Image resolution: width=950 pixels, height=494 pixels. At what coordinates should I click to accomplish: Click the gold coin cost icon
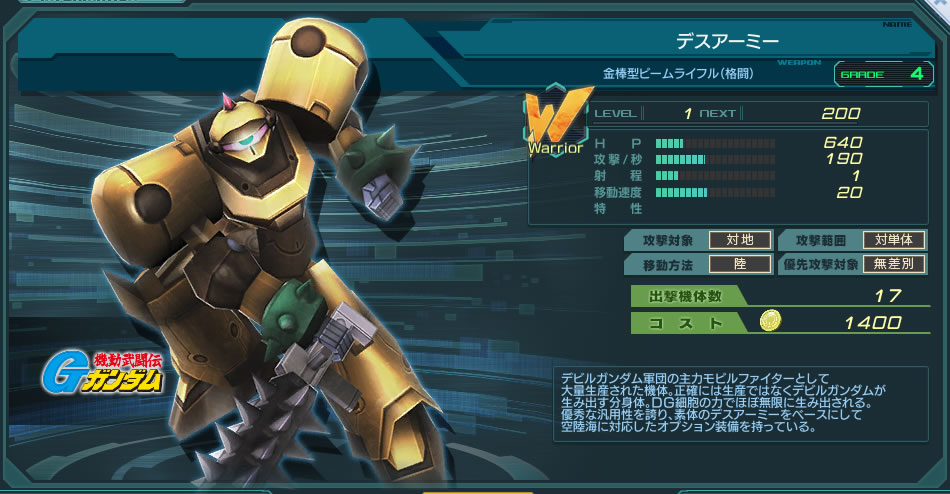770,321
